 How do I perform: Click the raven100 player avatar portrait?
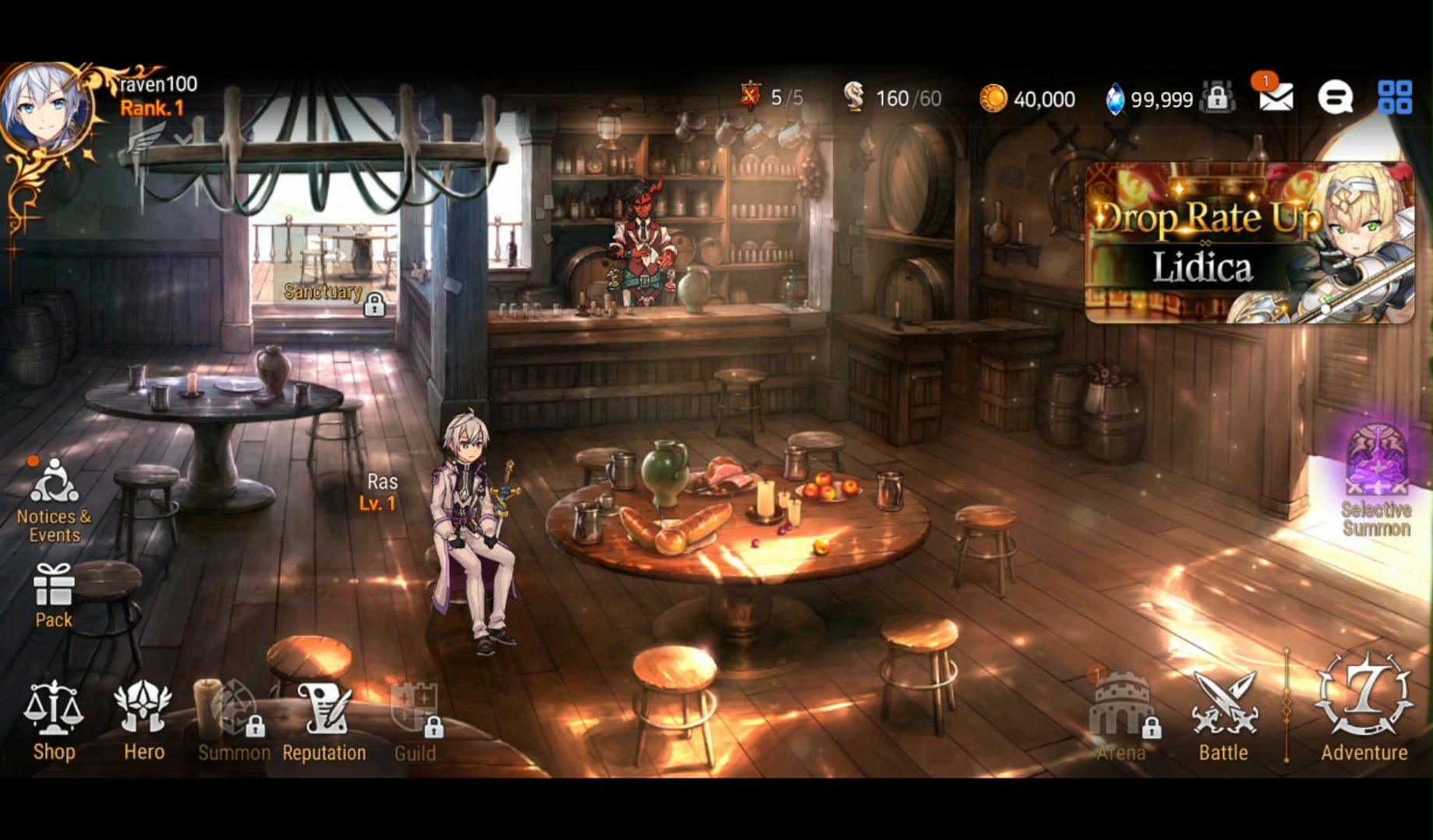(x=45, y=108)
